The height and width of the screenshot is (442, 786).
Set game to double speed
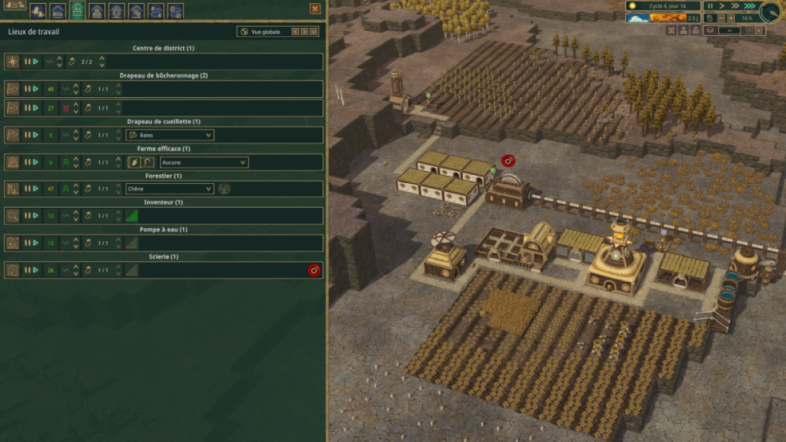tap(735, 6)
